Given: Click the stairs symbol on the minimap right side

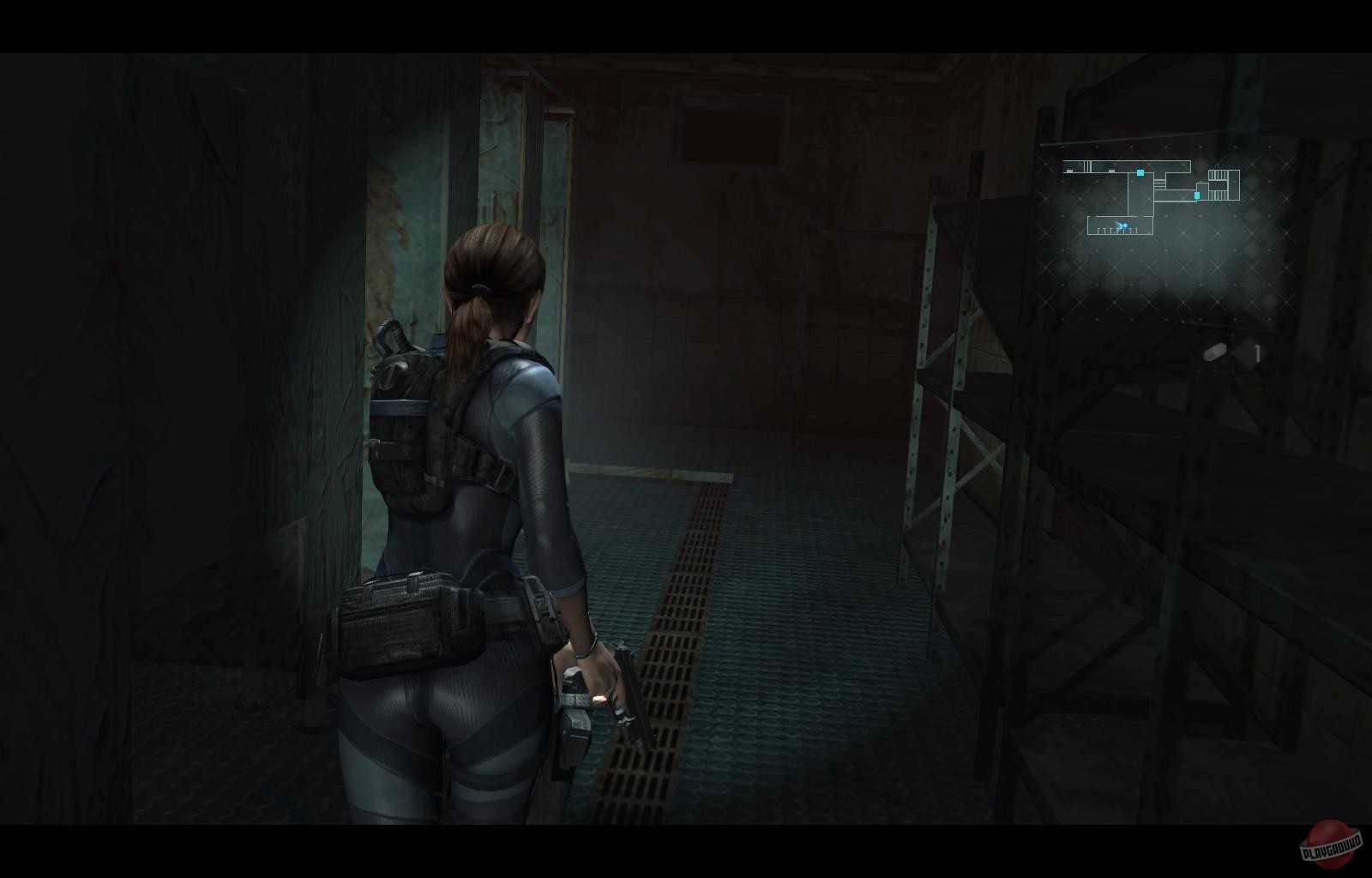Looking at the screenshot, I should click(1218, 184).
